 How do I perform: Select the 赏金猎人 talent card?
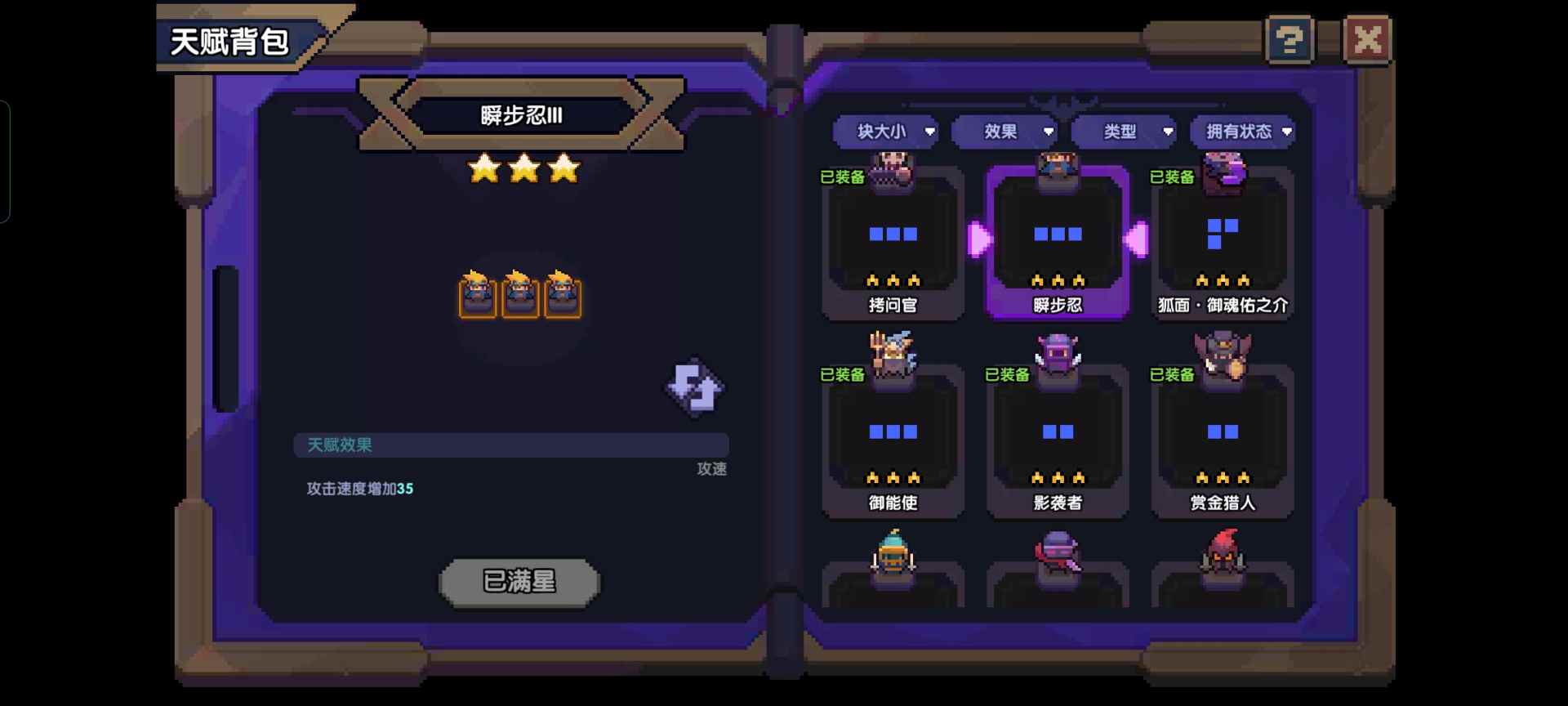click(1223, 441)
